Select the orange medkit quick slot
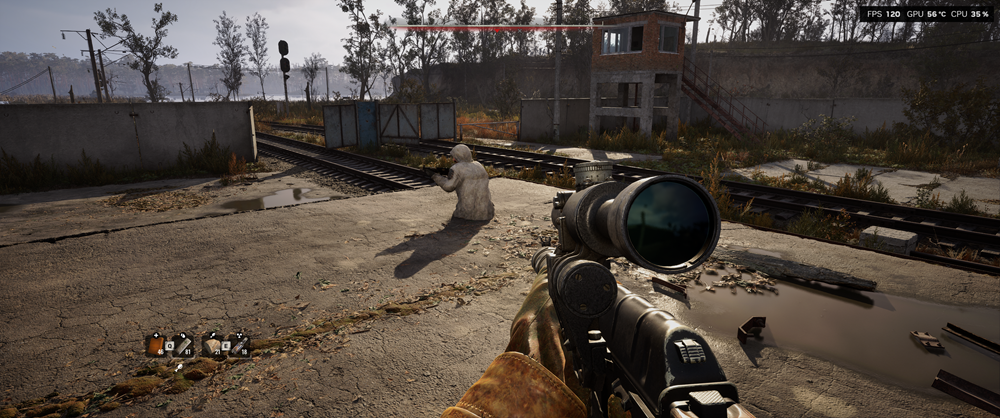 tap(155, 345)
